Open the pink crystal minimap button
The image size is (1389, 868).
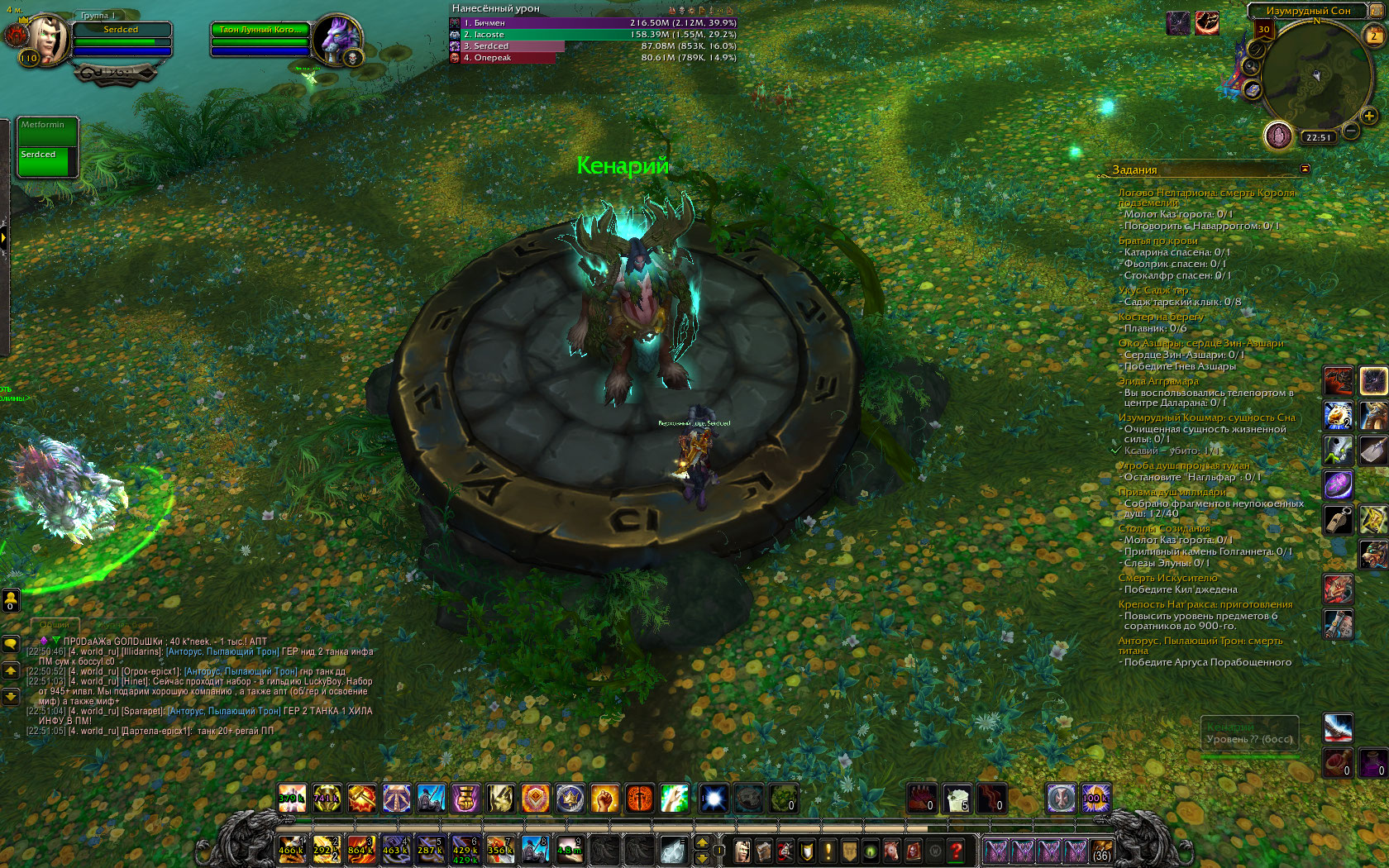pos(1278,135)
